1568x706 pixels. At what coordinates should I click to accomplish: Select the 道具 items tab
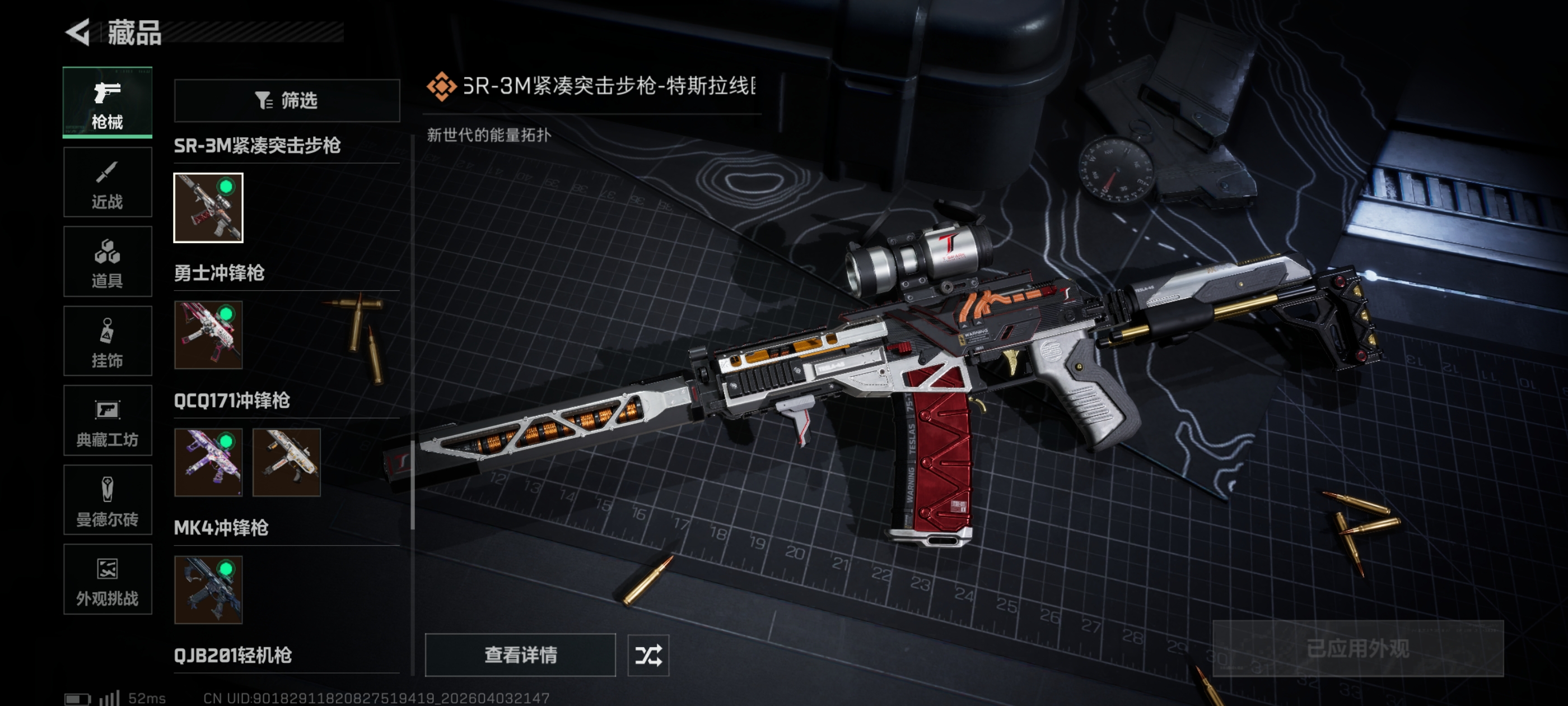point(107,262)
